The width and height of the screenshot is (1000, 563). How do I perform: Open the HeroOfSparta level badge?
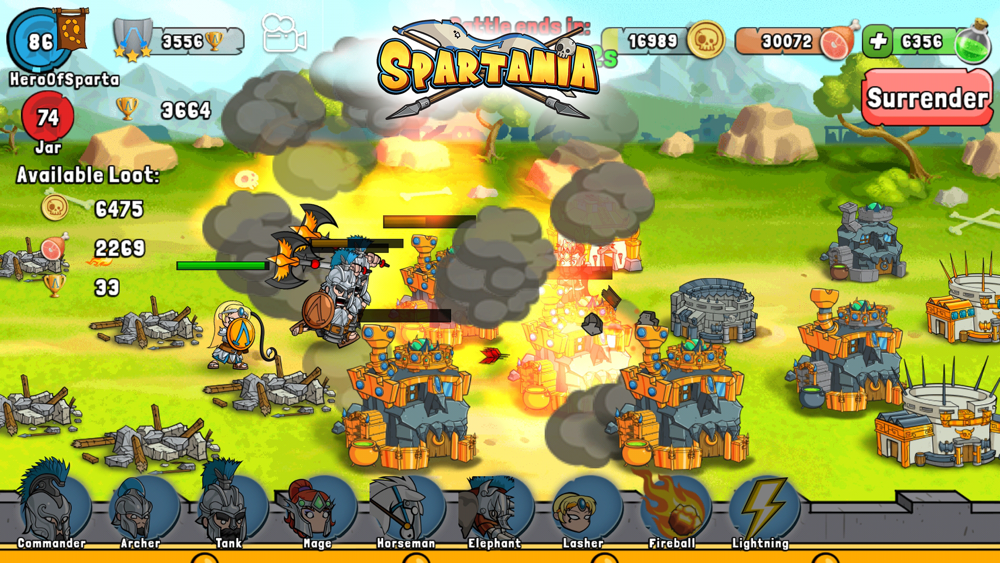click(41, 41)
